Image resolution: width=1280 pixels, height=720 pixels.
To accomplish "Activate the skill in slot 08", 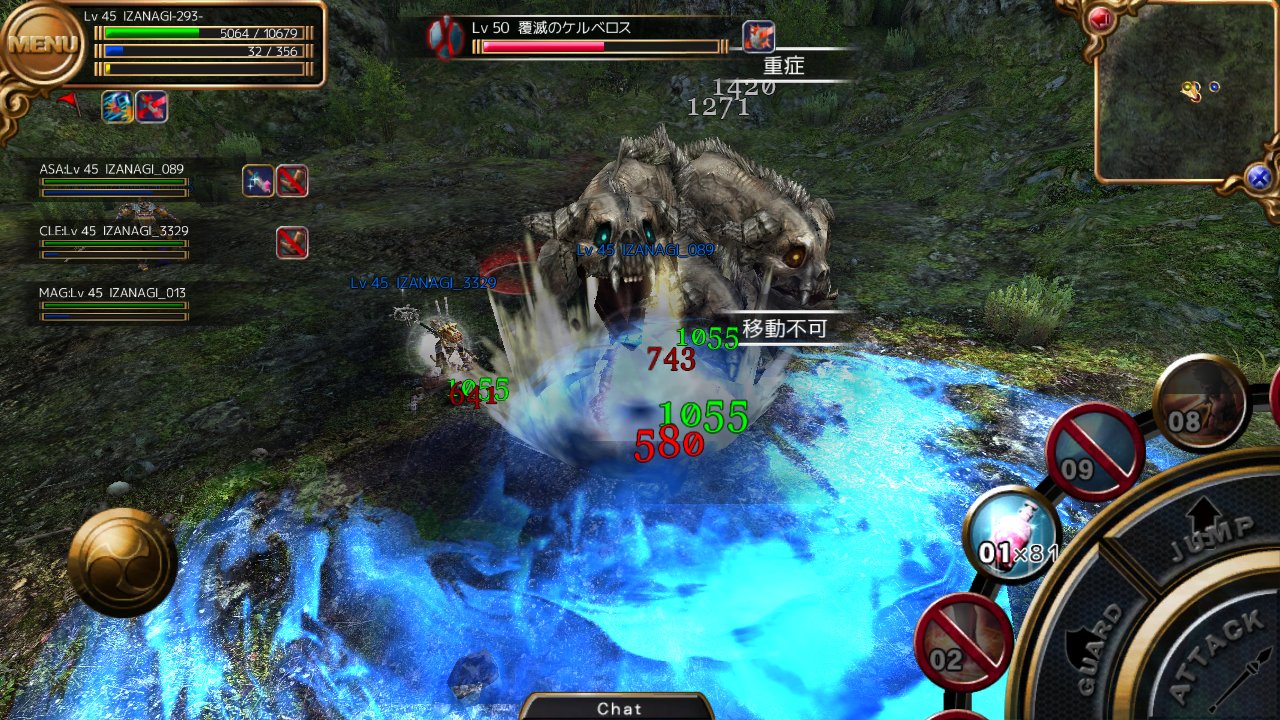I will (x=1199, y=403).
